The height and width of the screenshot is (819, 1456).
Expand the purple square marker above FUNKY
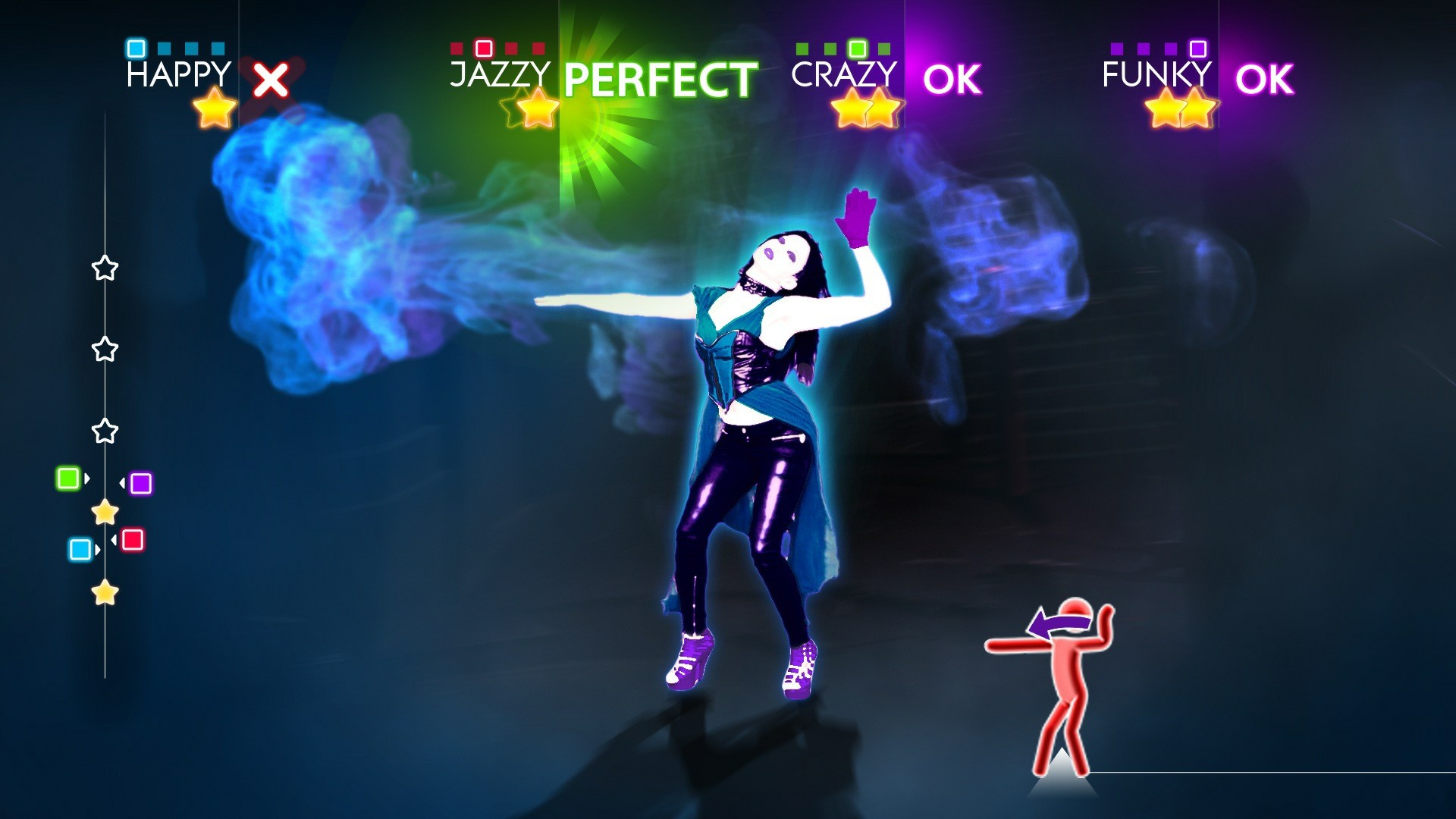click(1197, 47)
